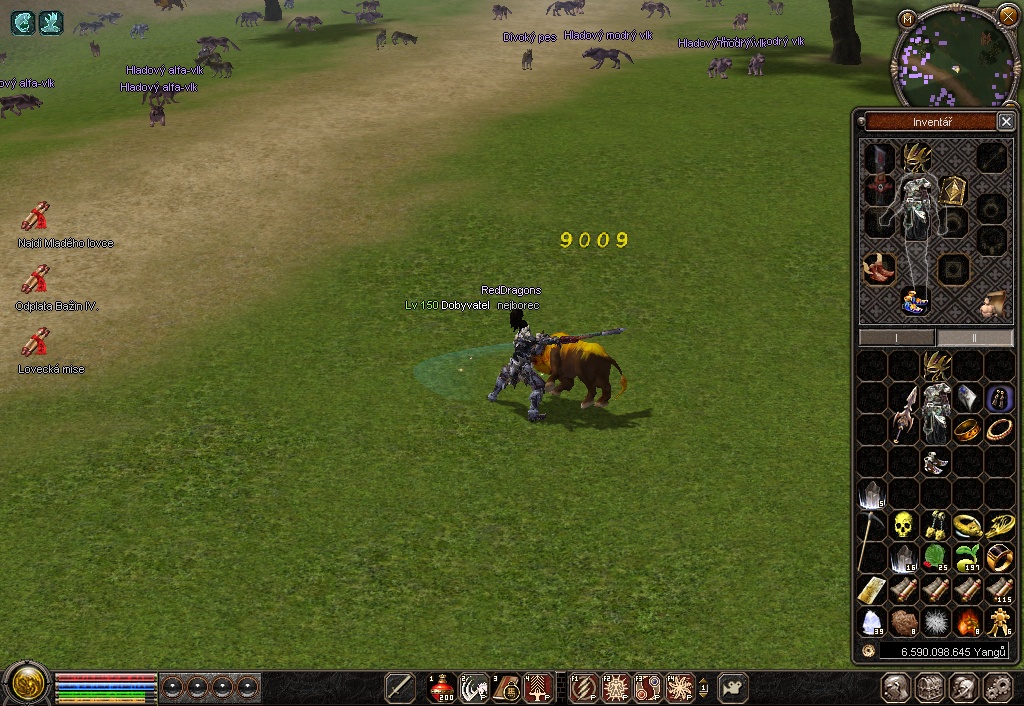Close the Inventář window
The image size is (1024, 706).
[1006, 122]
